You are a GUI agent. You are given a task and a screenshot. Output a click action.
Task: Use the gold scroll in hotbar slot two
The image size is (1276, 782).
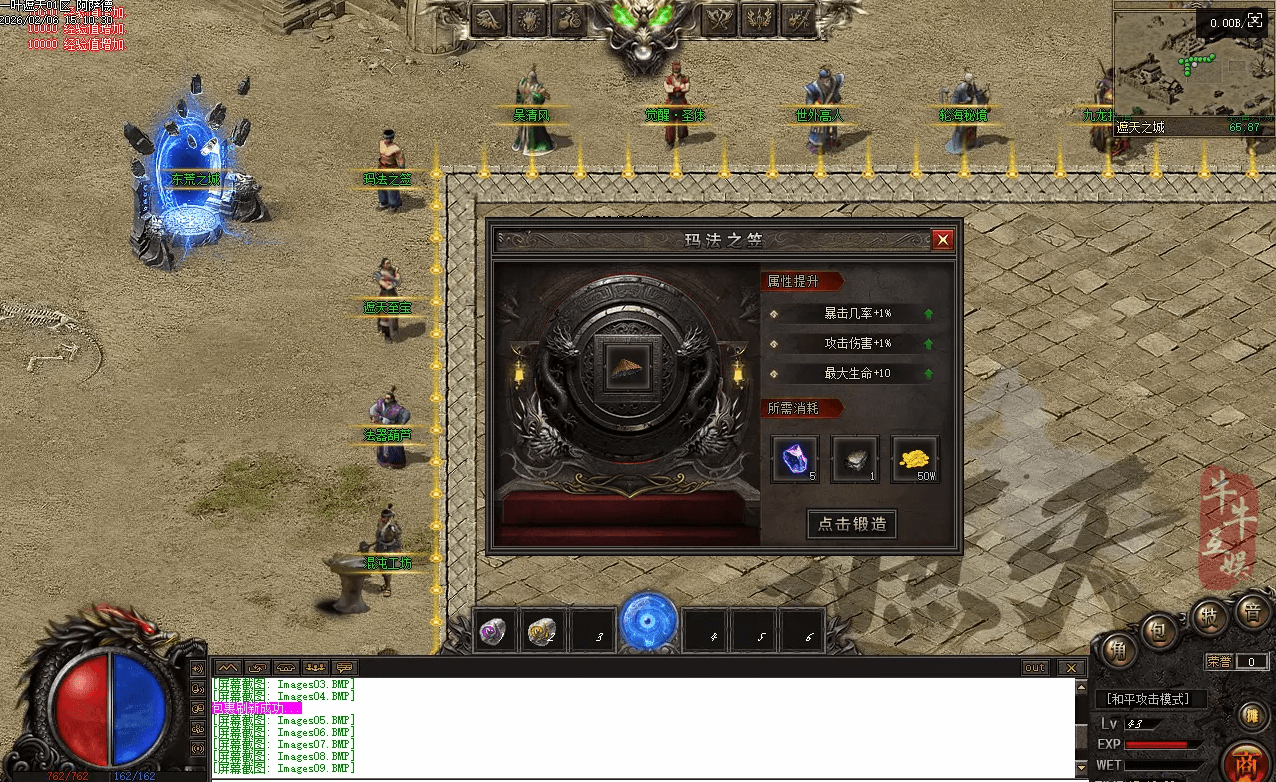542,631
